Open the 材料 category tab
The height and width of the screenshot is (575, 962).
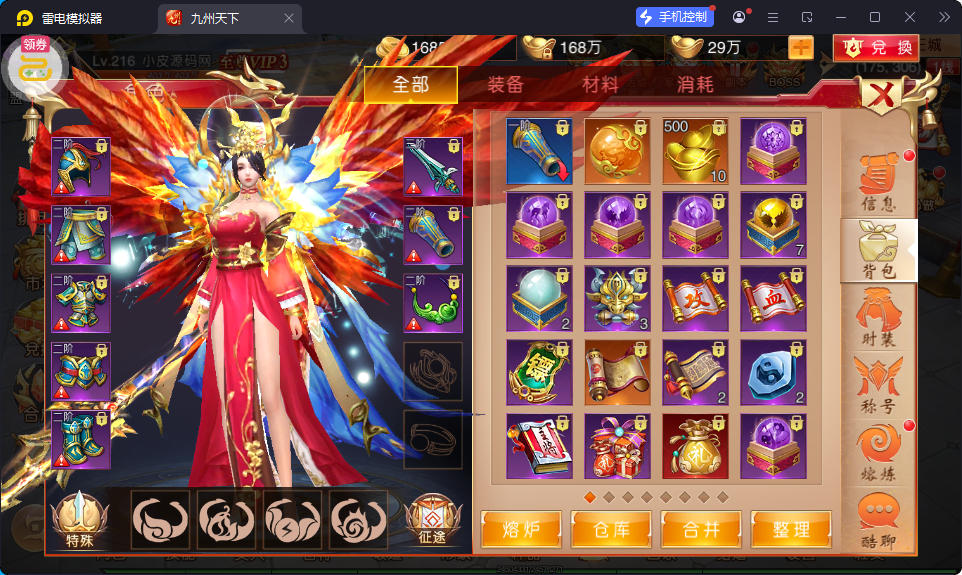(x=600, y=85)
